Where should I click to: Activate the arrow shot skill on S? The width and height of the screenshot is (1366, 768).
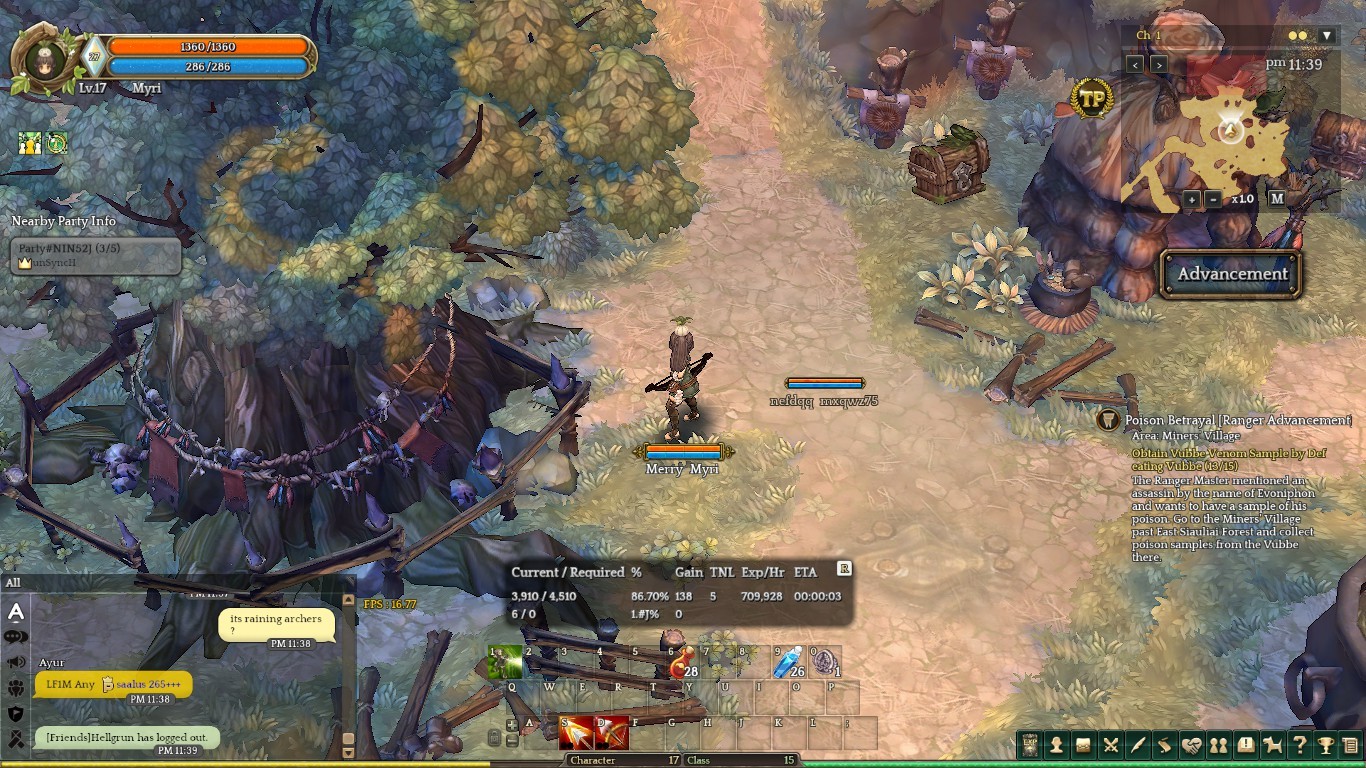(576, 734)
